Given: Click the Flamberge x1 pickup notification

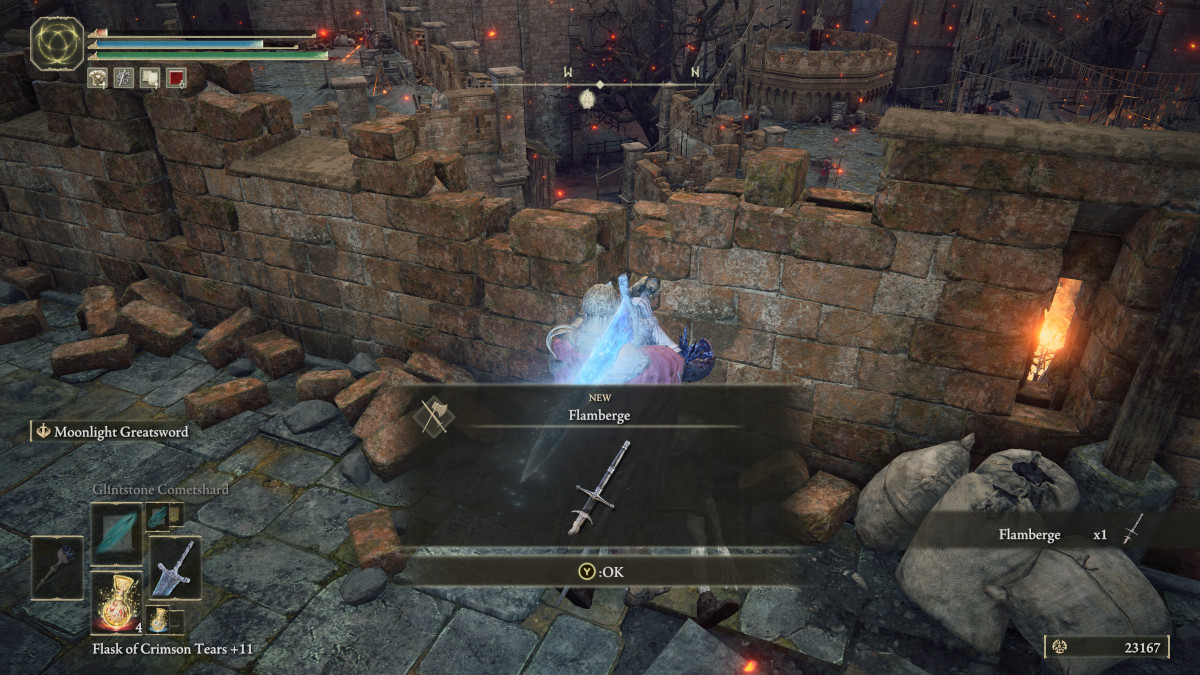Looking at the screenshot, I should point(1060,534).
